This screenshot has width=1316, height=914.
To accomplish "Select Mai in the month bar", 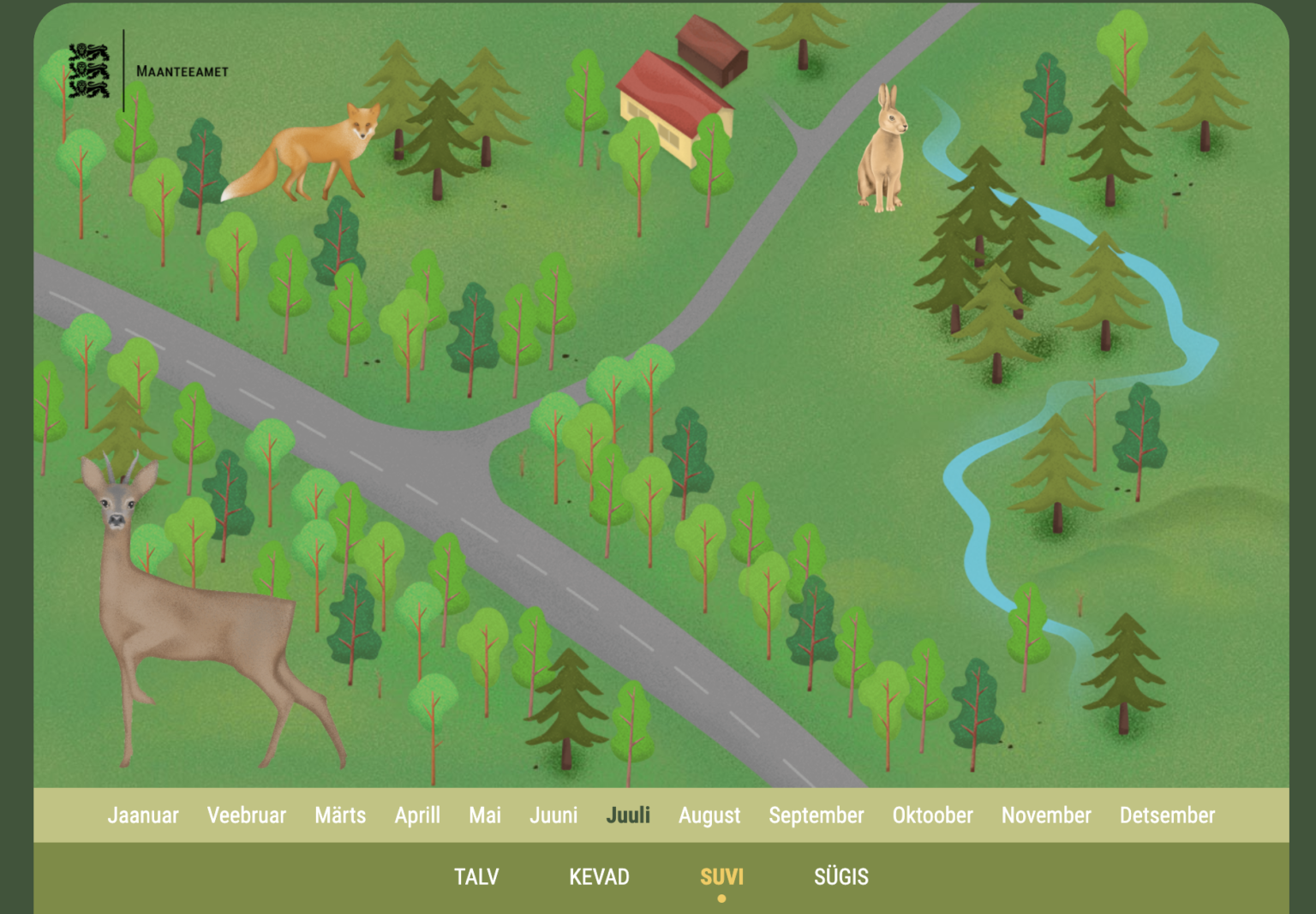I will coord(485,815).
